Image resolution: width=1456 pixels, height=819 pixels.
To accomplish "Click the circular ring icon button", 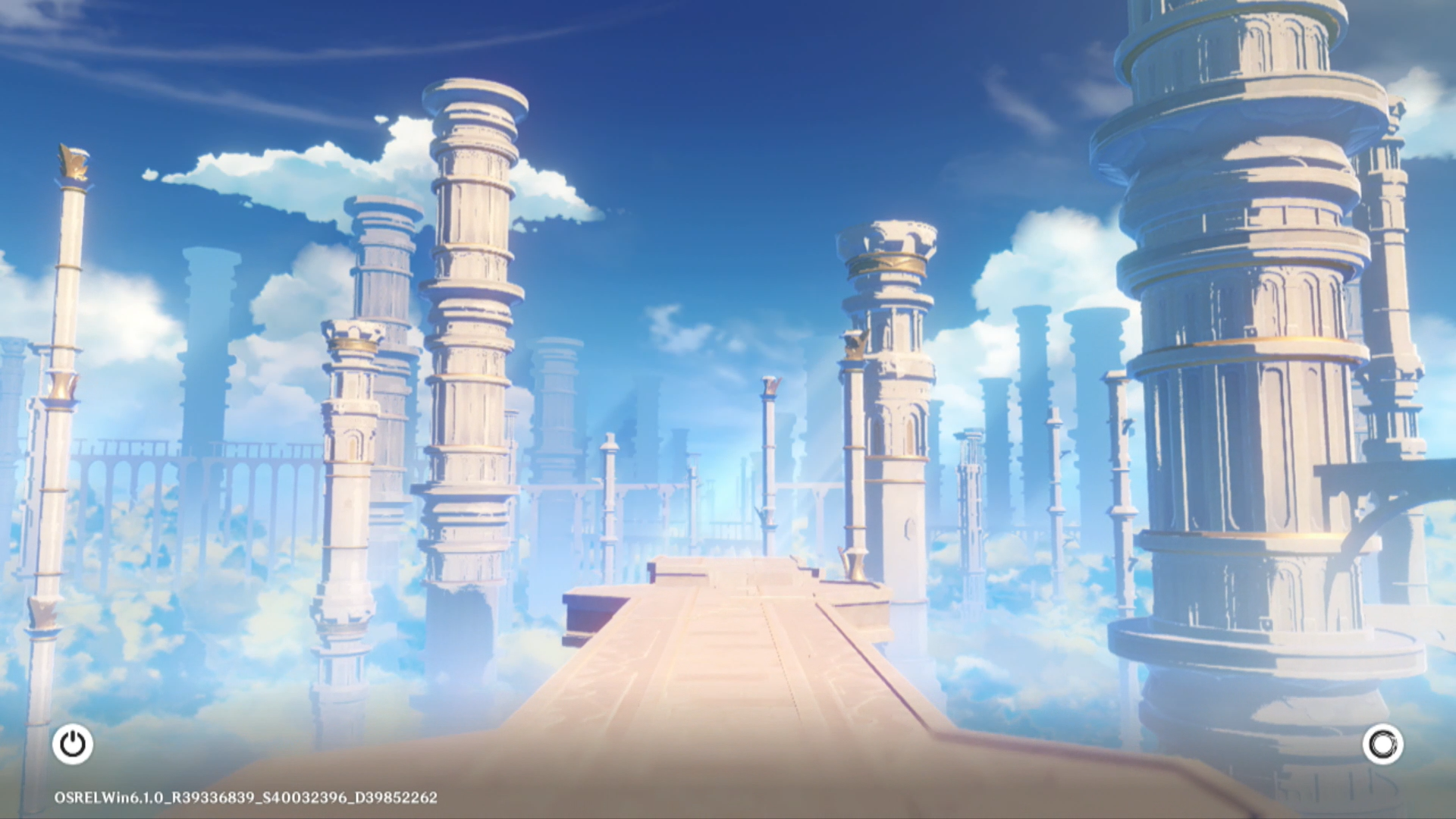I will tap(1382, 744).
